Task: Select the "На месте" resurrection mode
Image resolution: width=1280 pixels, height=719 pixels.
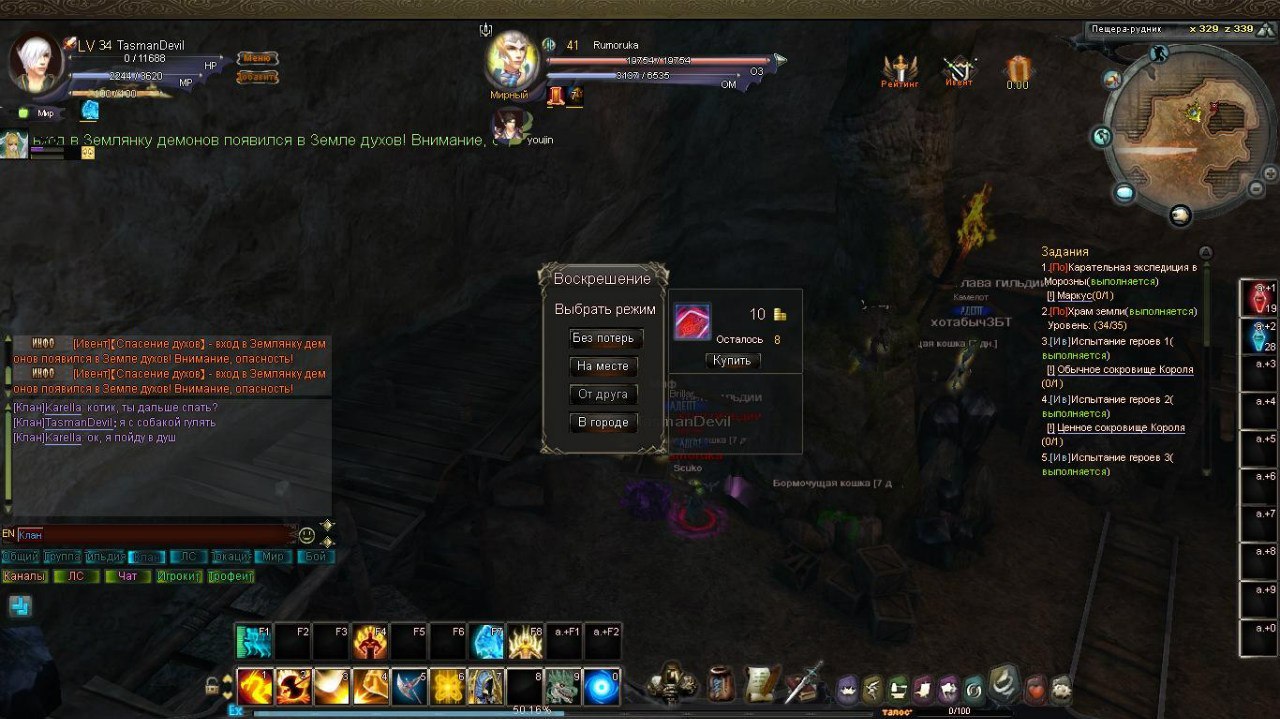Action: (603, 366)
